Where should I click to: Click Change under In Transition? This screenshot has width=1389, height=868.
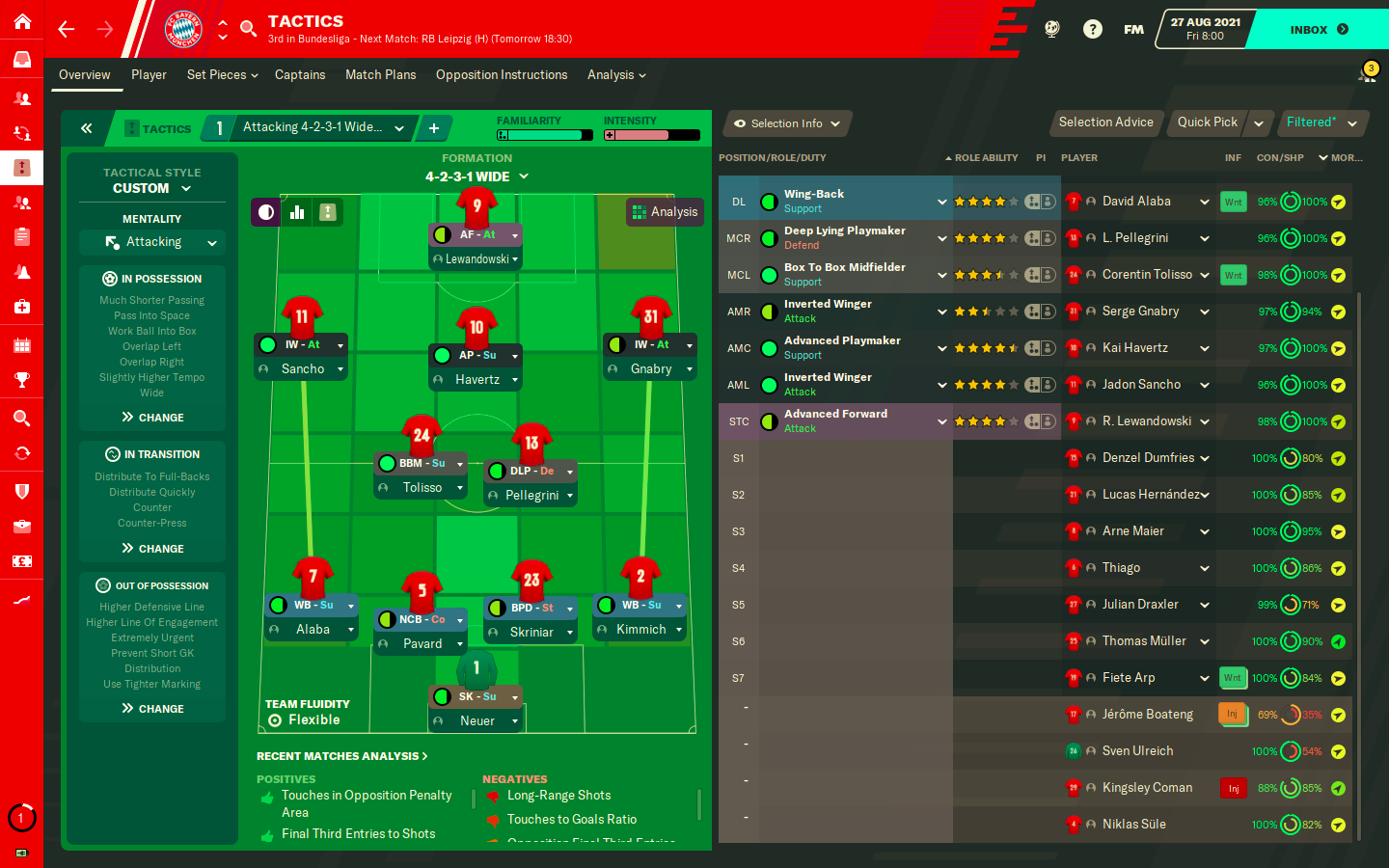[152, 549]
